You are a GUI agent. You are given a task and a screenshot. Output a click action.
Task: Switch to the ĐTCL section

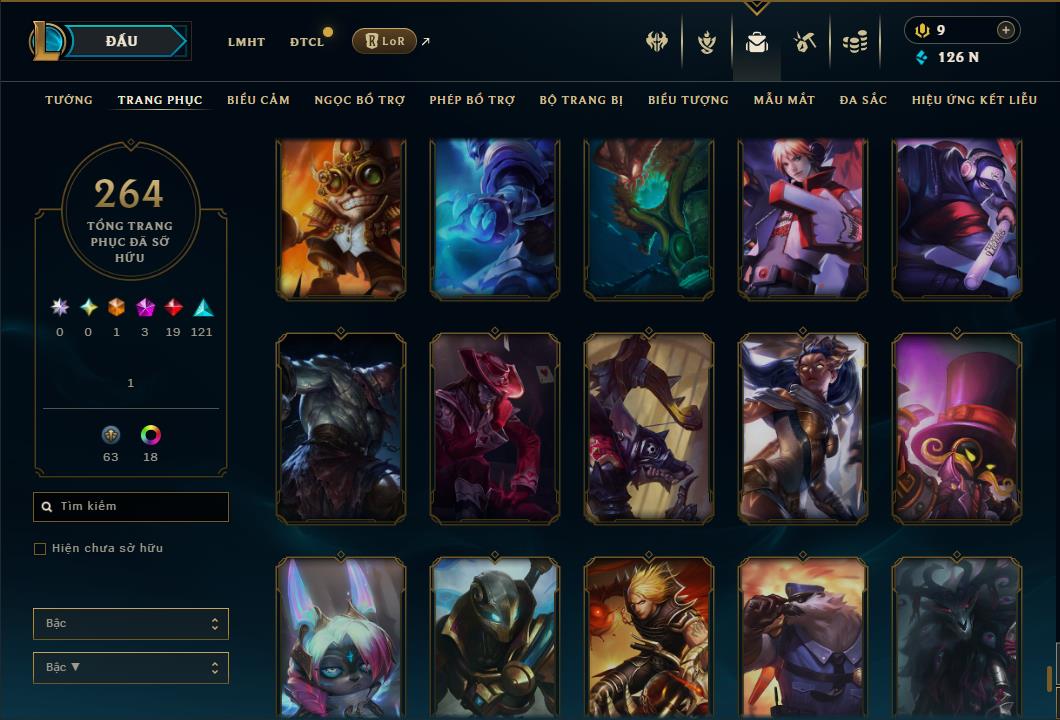click(x=307, y=42)
